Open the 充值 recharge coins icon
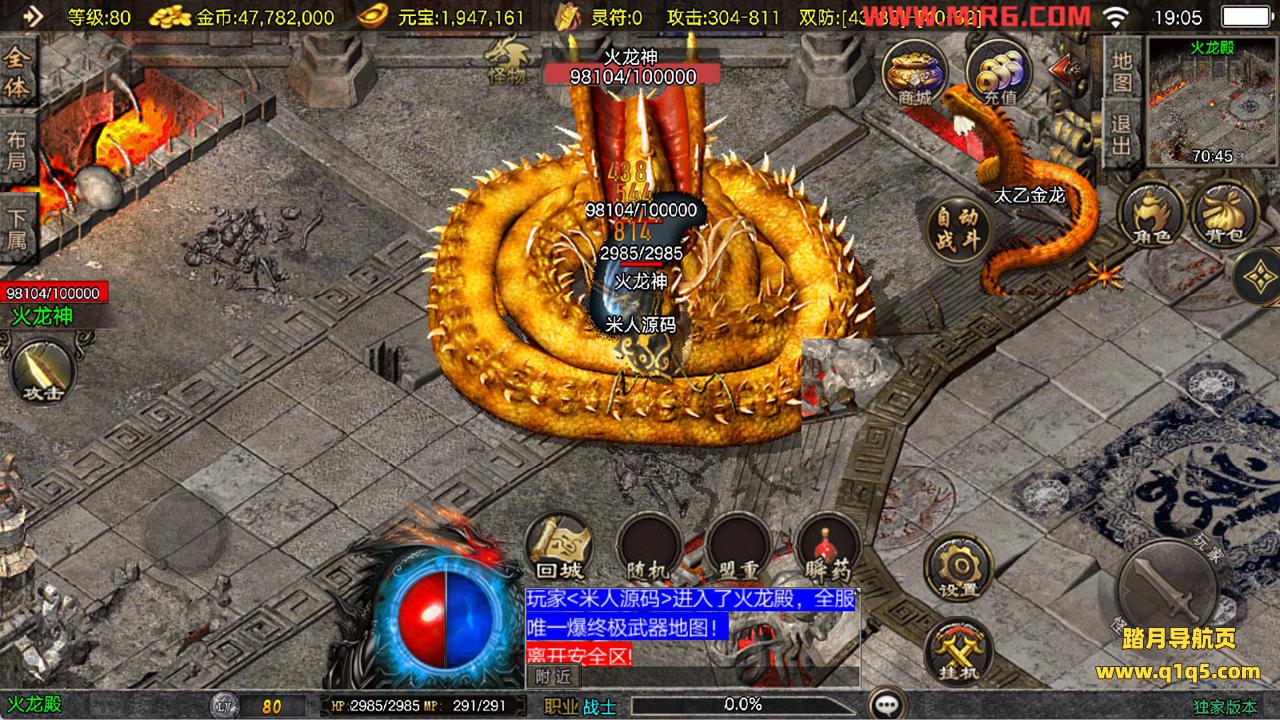Screen dimensions: 1280x720 999,72
